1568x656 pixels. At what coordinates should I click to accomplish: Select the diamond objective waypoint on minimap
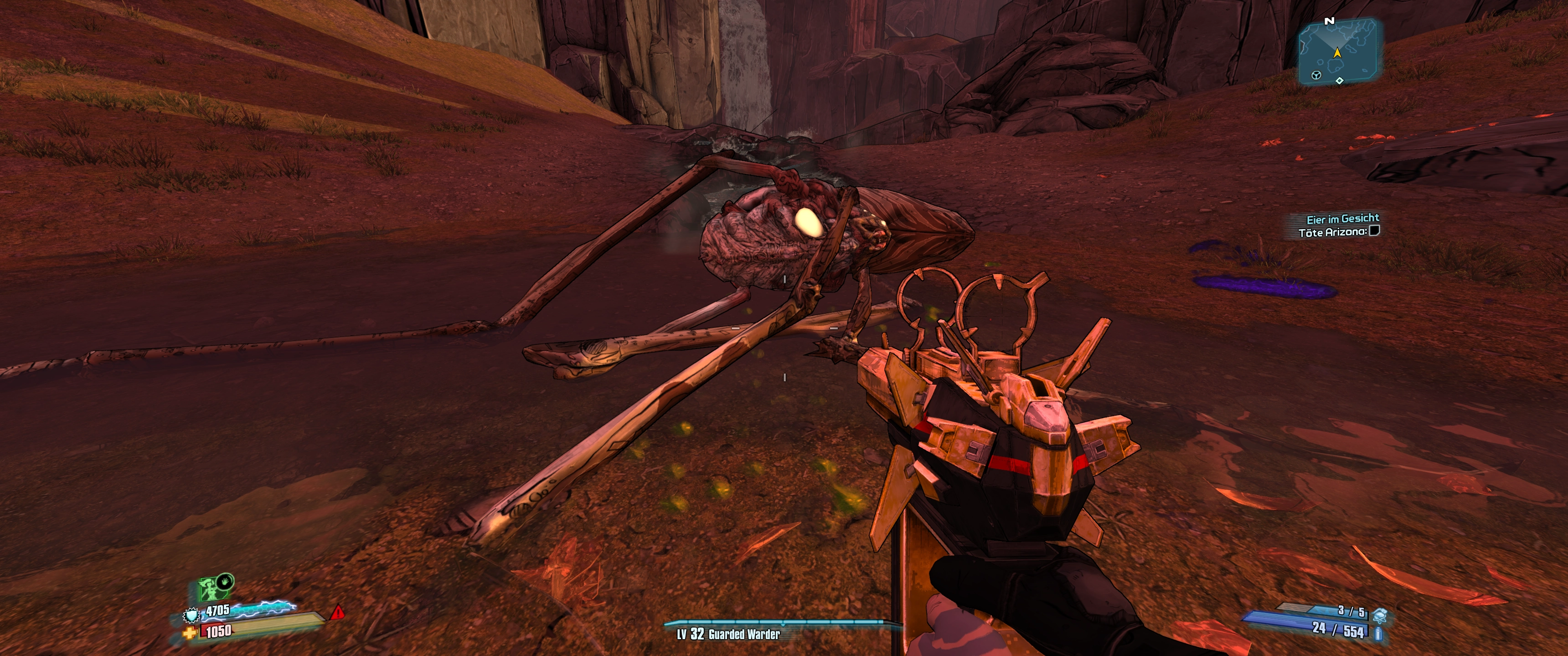point(1339,81)
